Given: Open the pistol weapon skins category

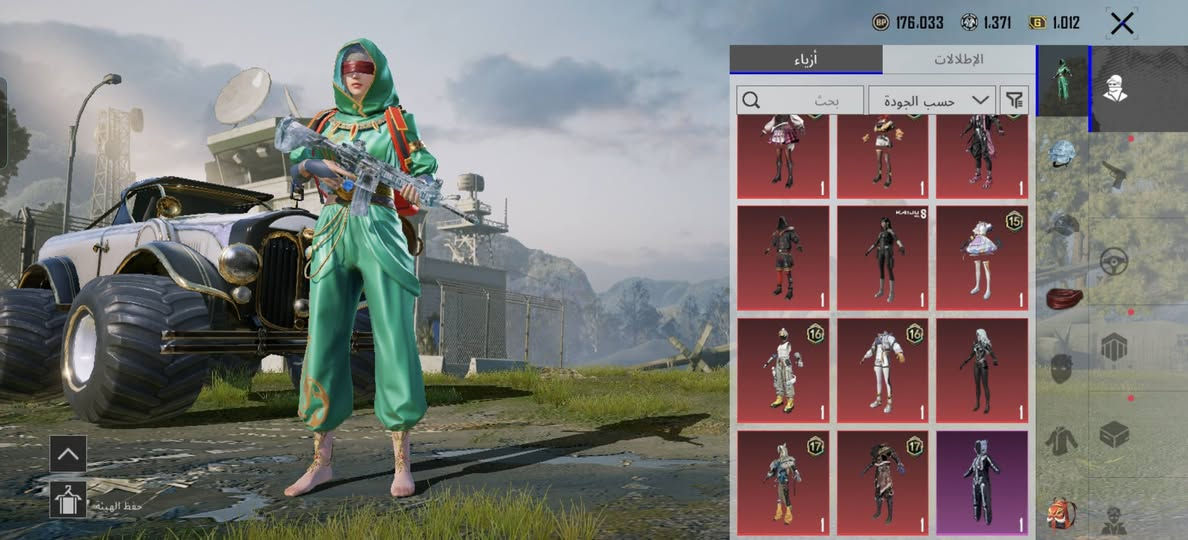Looking at the screenshot, I should [1114, 175].
